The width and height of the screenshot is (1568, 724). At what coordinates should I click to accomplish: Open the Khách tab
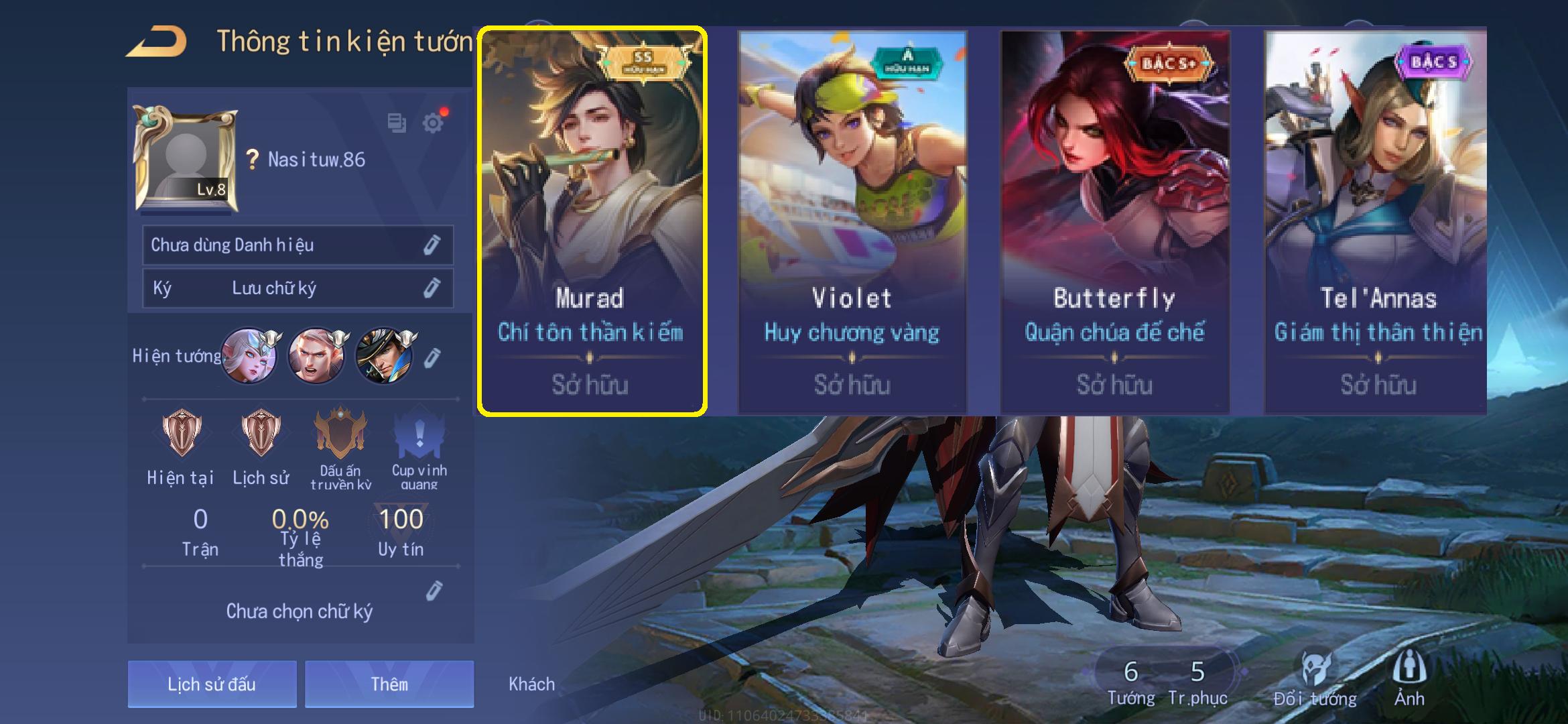coord(531,684)
